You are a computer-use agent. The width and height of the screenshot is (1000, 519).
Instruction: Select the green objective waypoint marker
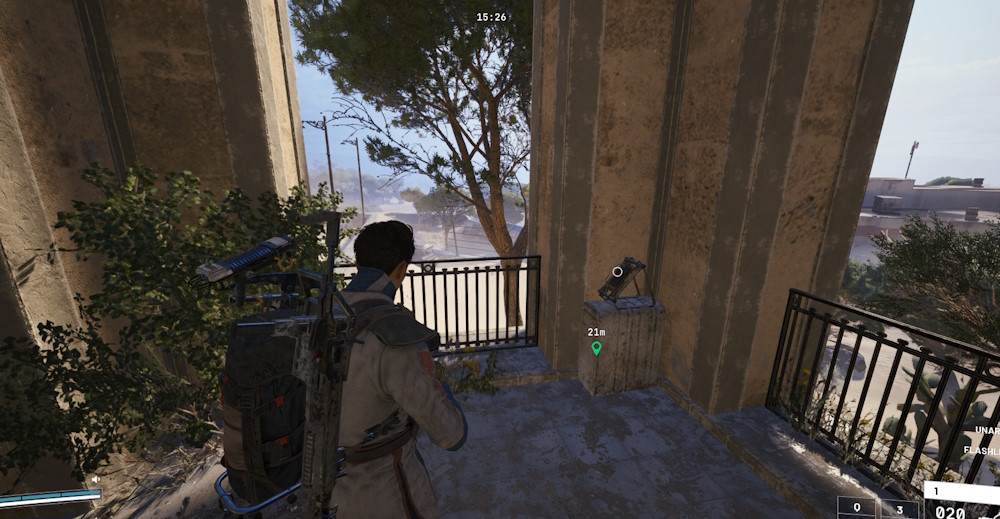(596, 348)
